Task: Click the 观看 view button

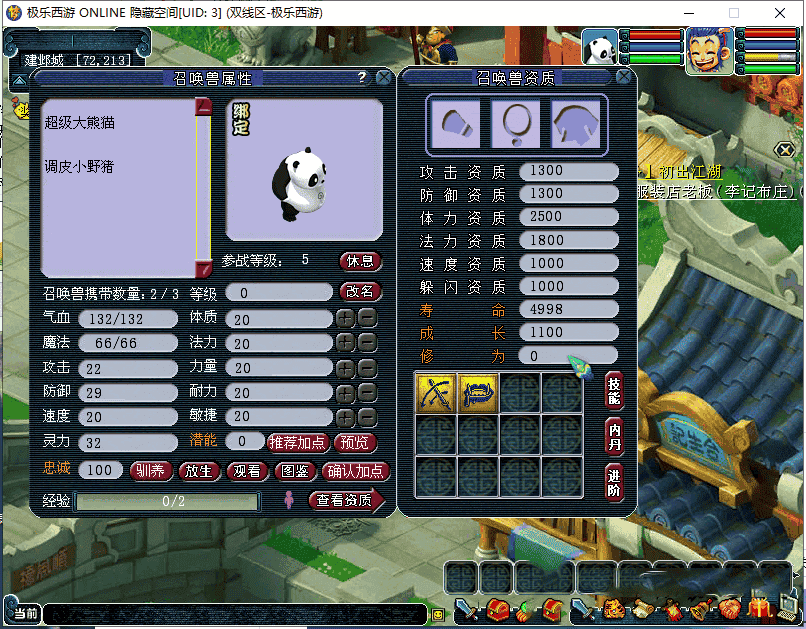Action: click(247, 471)
